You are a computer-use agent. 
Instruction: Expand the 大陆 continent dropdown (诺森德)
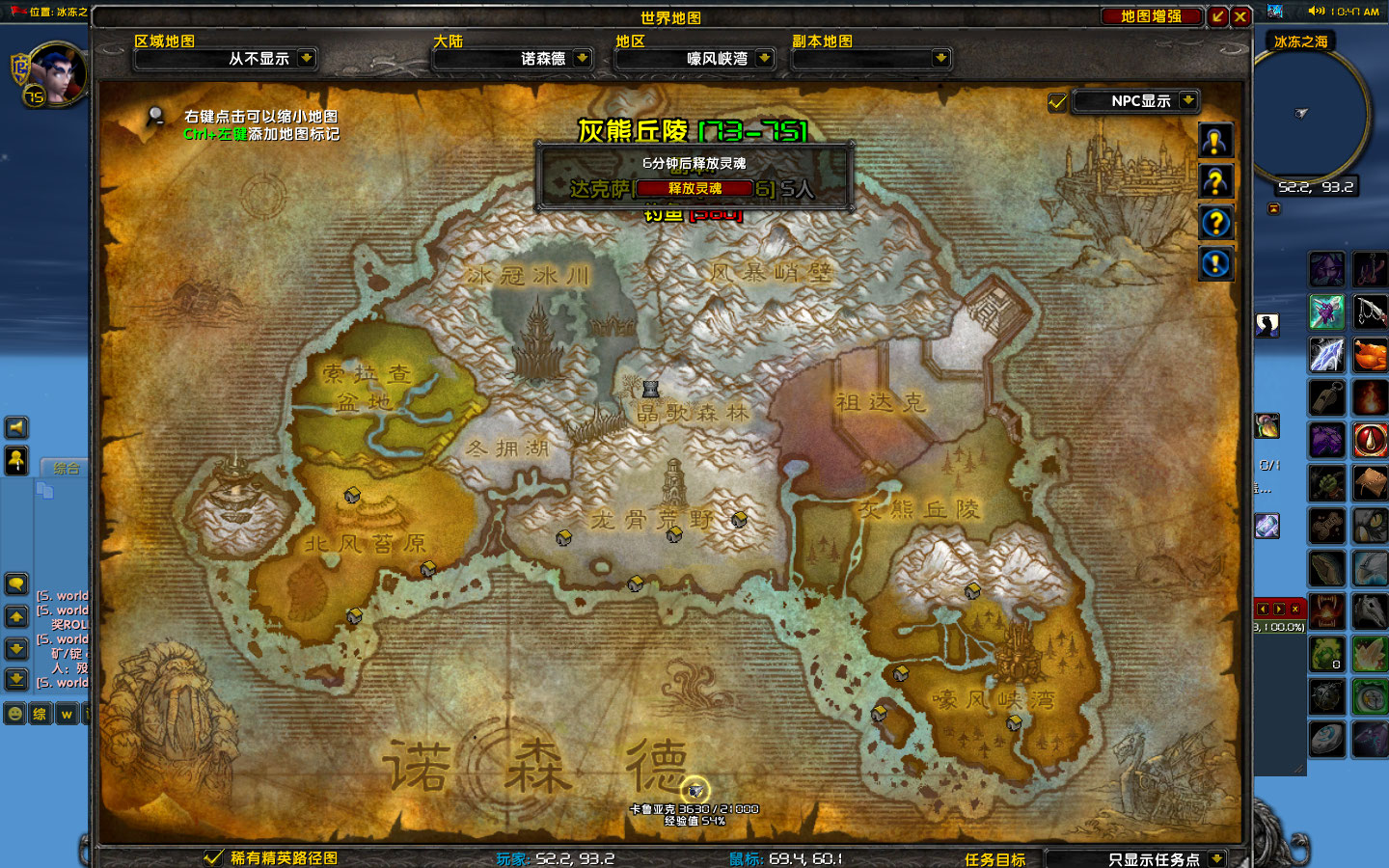point(582,58)
